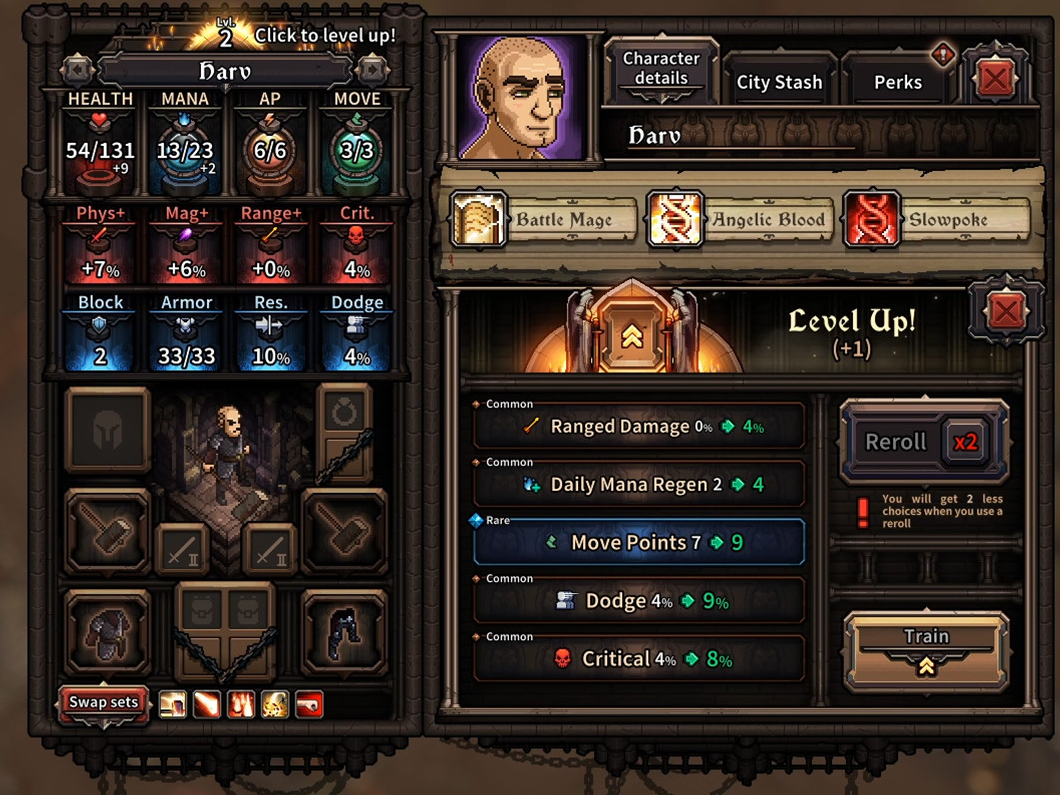Switch to the previous hero arrow
Image resolution: width=1060 pixels, height=795 pixels.
77,70
